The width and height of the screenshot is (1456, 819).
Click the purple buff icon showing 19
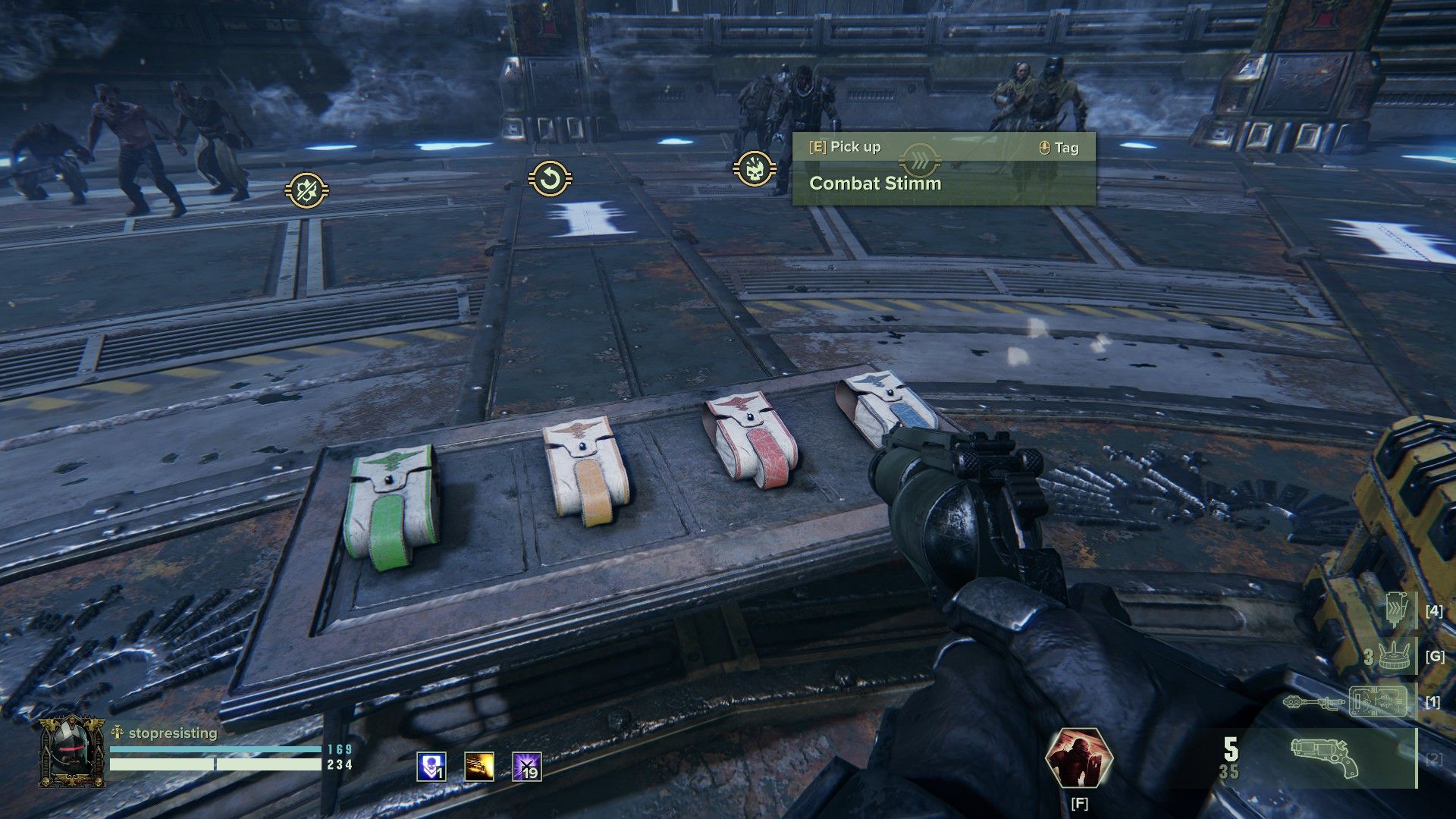[527, 767]
